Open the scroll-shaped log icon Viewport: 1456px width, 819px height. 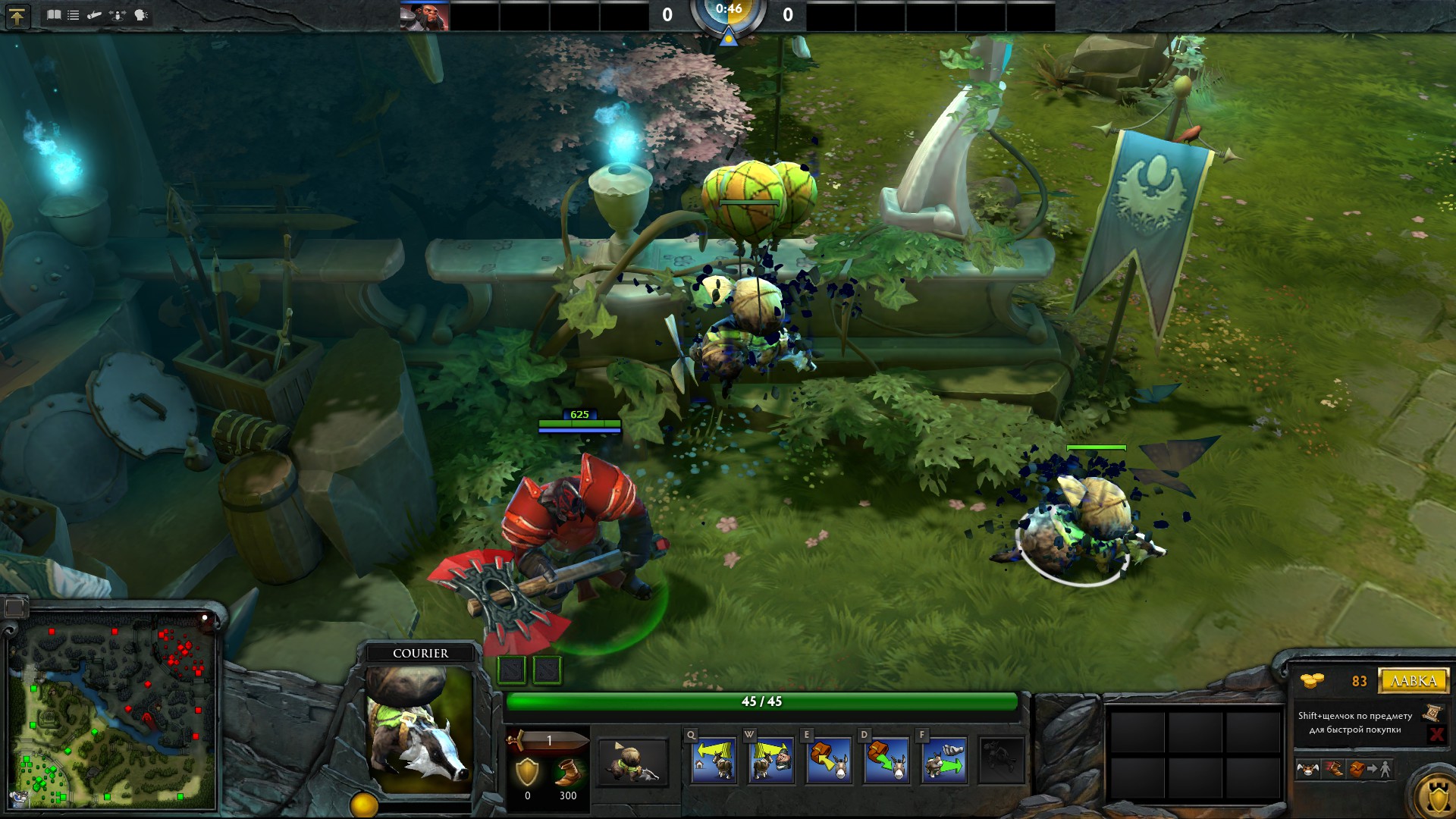(x=95, y=14)
